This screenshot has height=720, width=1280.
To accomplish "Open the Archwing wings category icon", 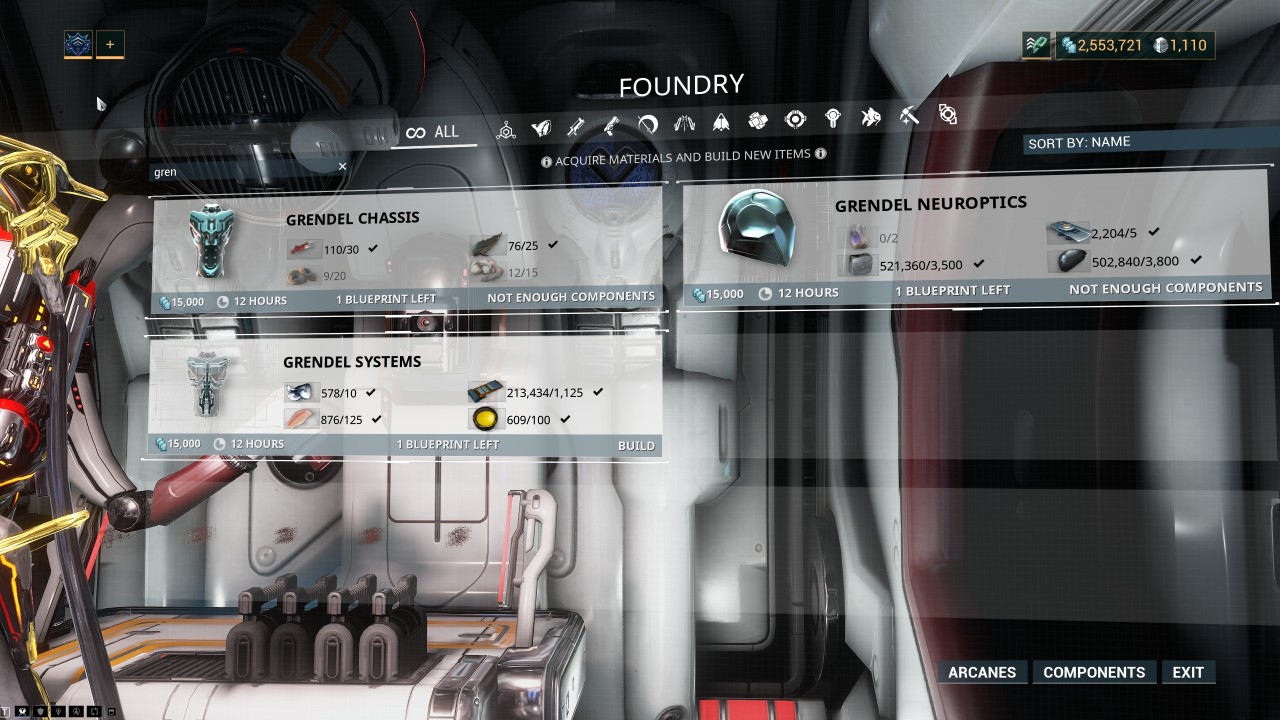I will click(685, 118).
